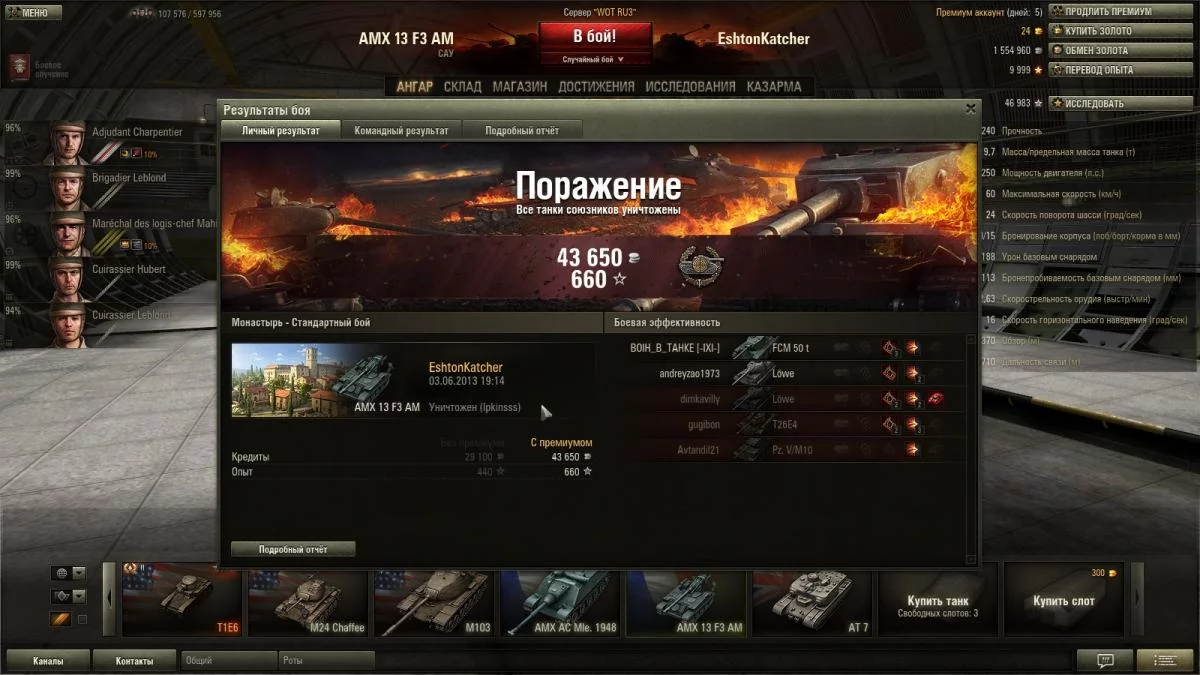Open ДОСТИЖЕНИЯ in top navigation

[x=596, y=87]
